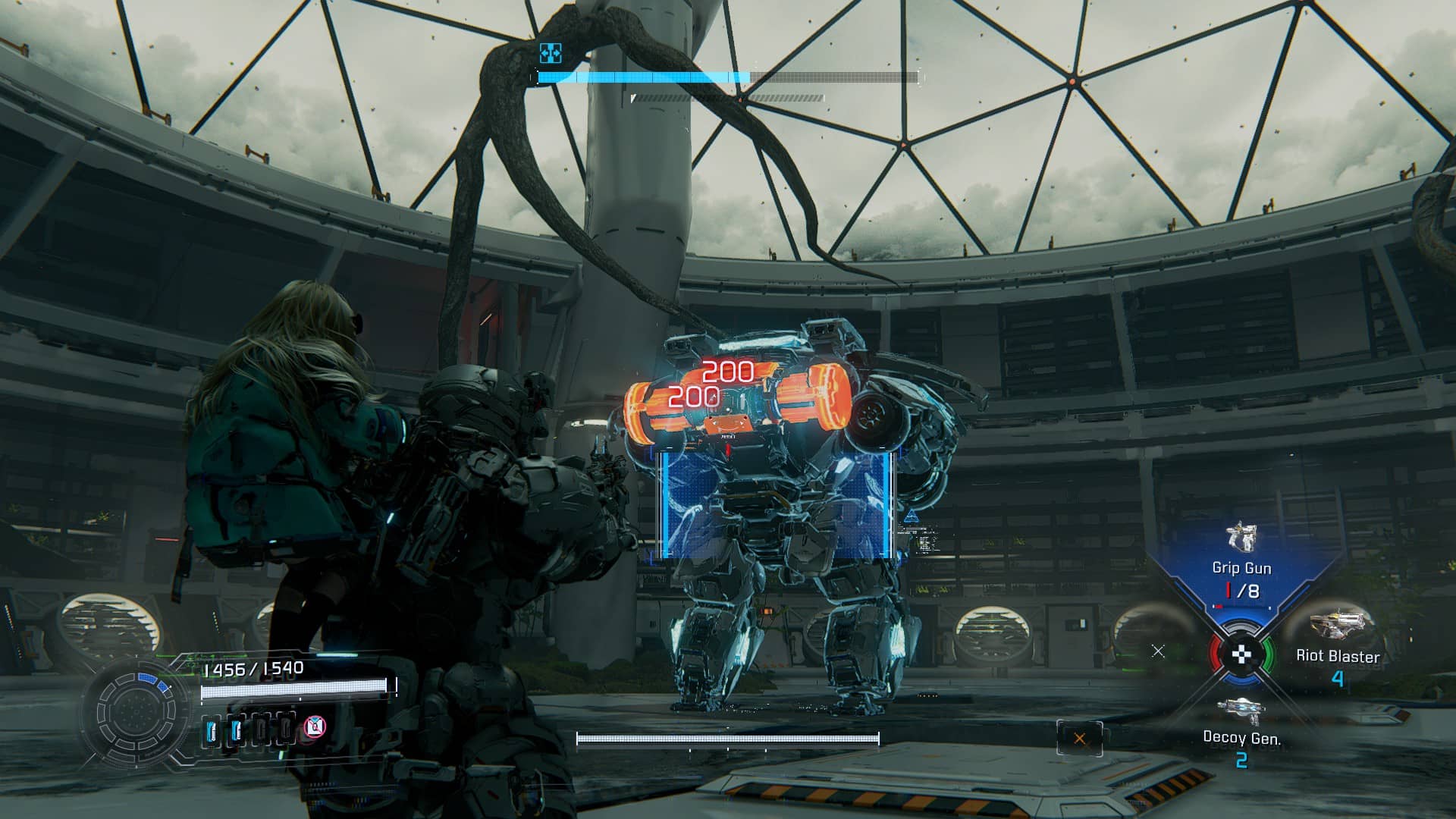
Task: Click the pink crossed-out status icon
Action: (314, 727)
